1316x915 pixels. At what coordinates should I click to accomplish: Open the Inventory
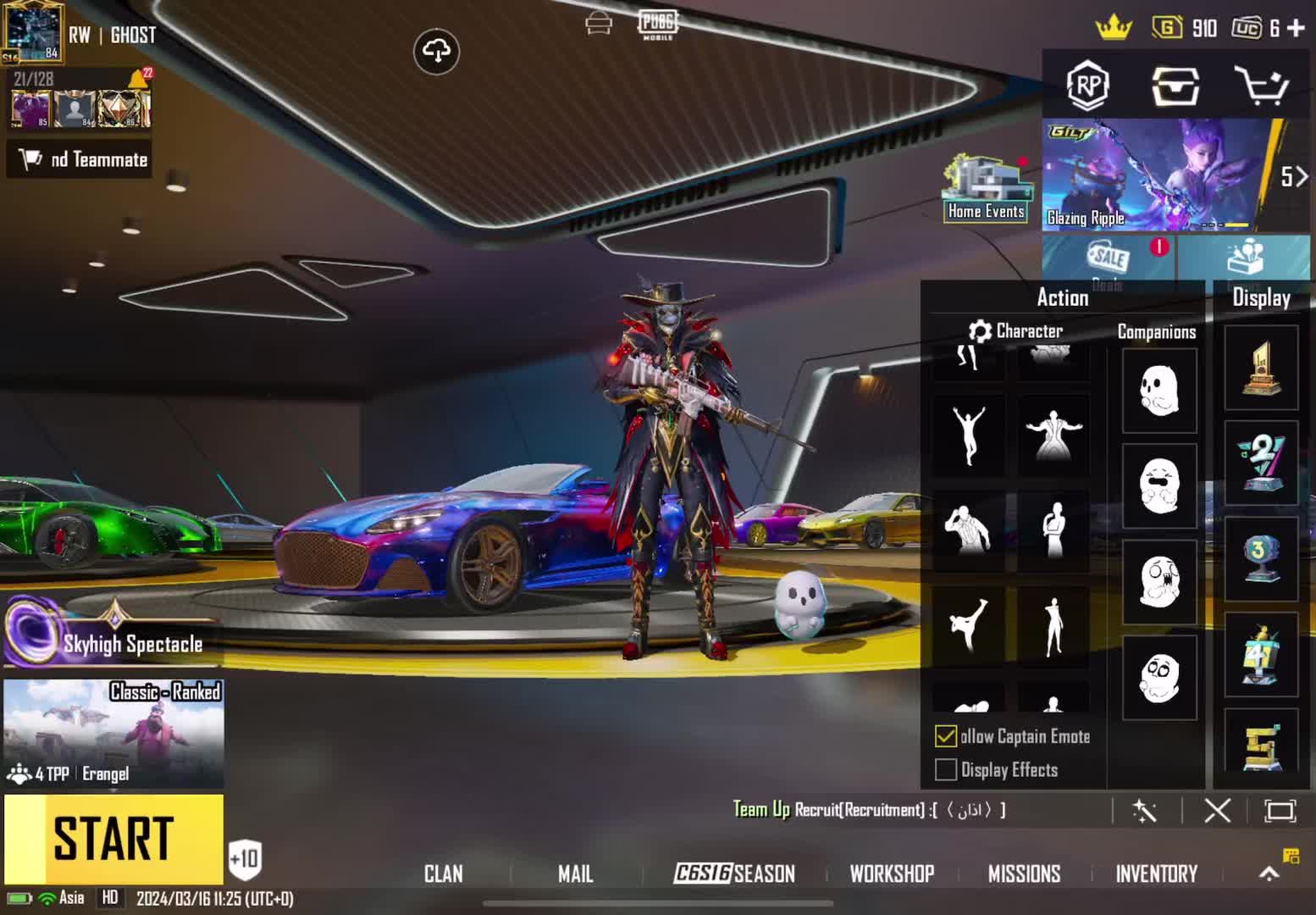pyautogui.click(x=1156, y=873)
